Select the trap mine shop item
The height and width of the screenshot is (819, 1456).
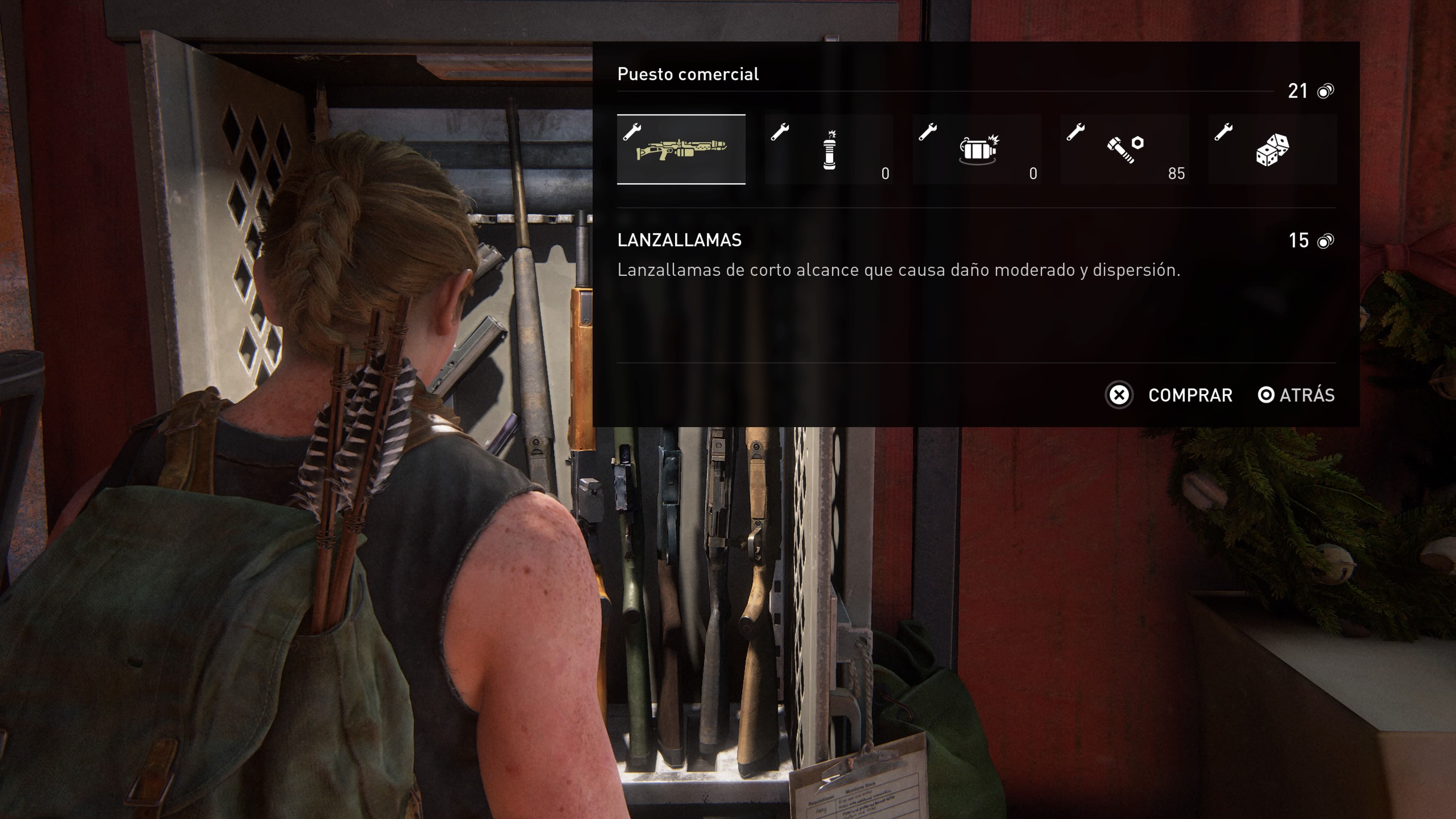[978, 150]
